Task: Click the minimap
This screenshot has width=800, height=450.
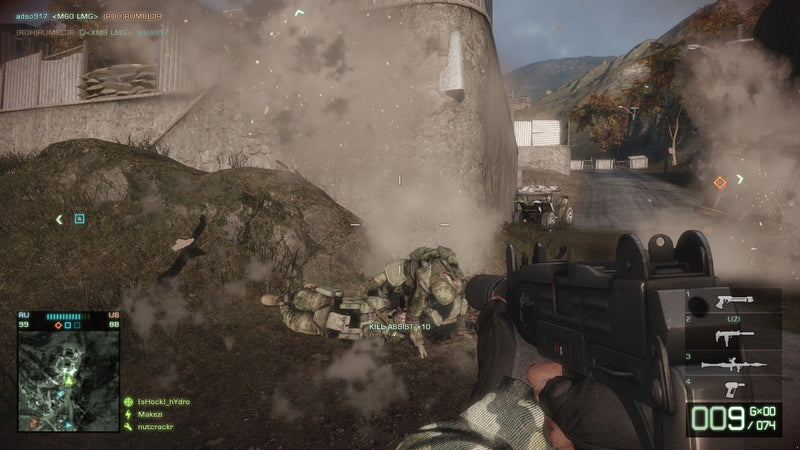Action: pos(67,378)
